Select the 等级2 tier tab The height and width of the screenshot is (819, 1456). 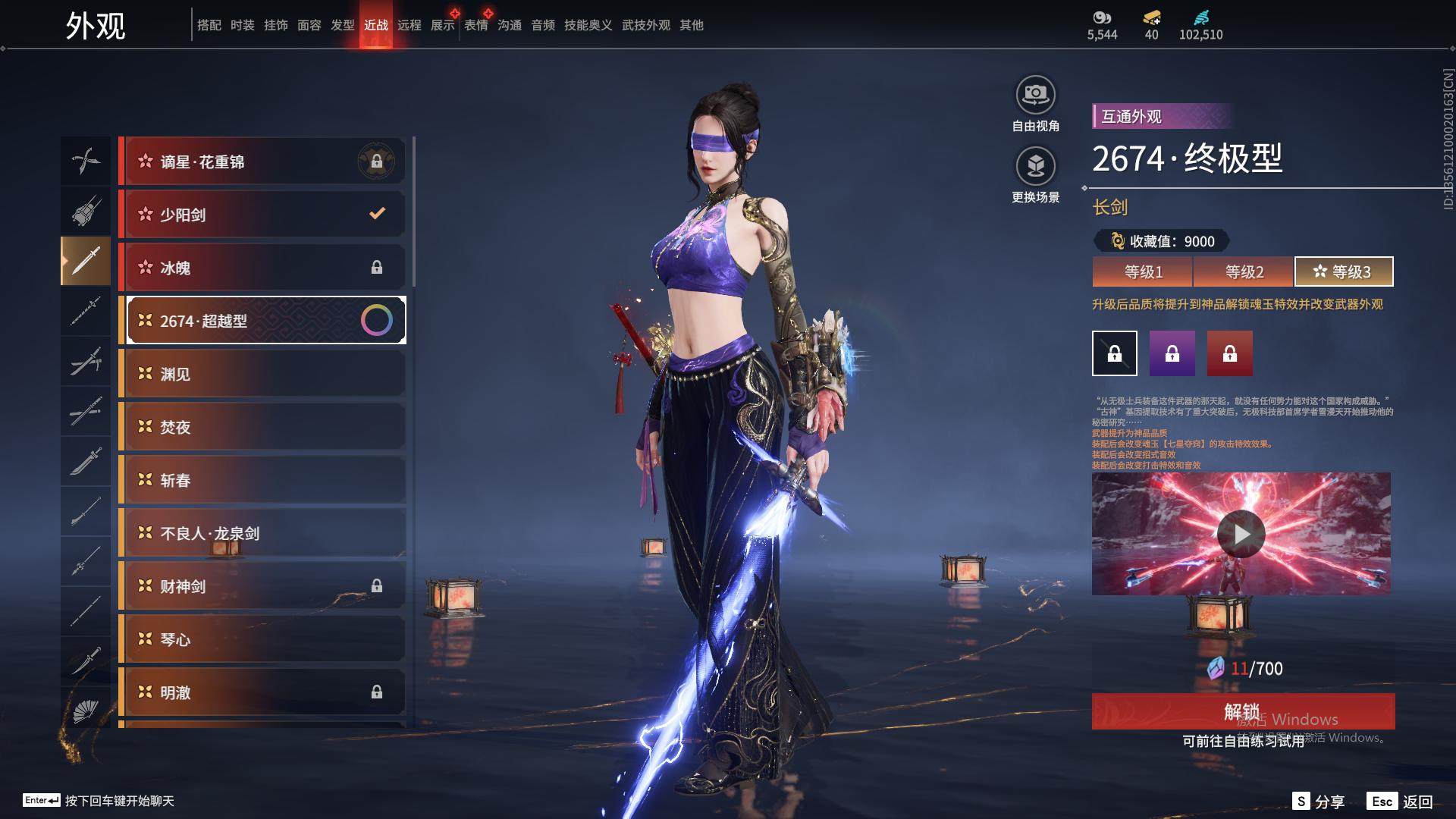click(1244, 271)
